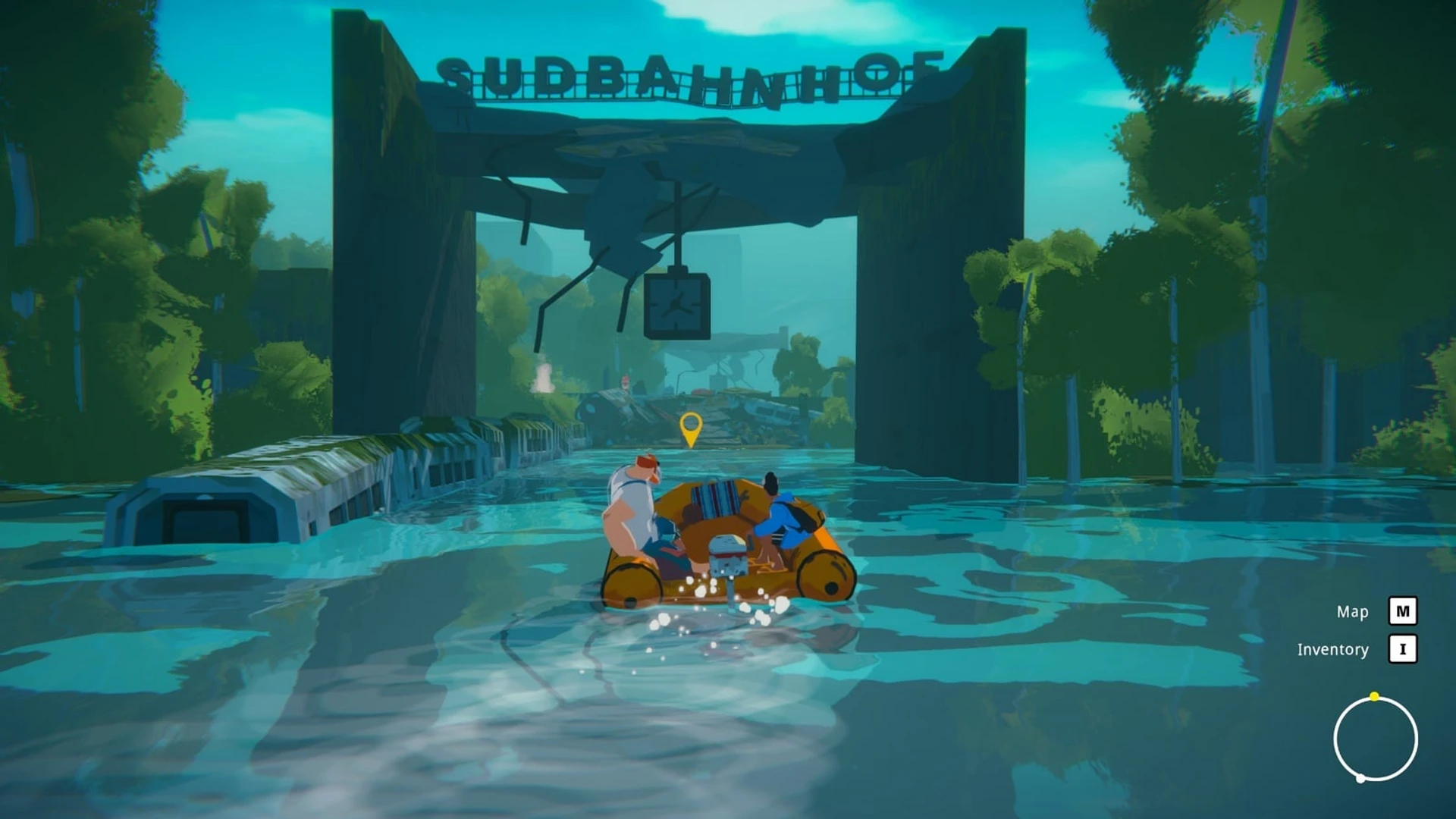Select the yellow objective waypoint marker
The image size is (1456, 819).
(690, 428)
